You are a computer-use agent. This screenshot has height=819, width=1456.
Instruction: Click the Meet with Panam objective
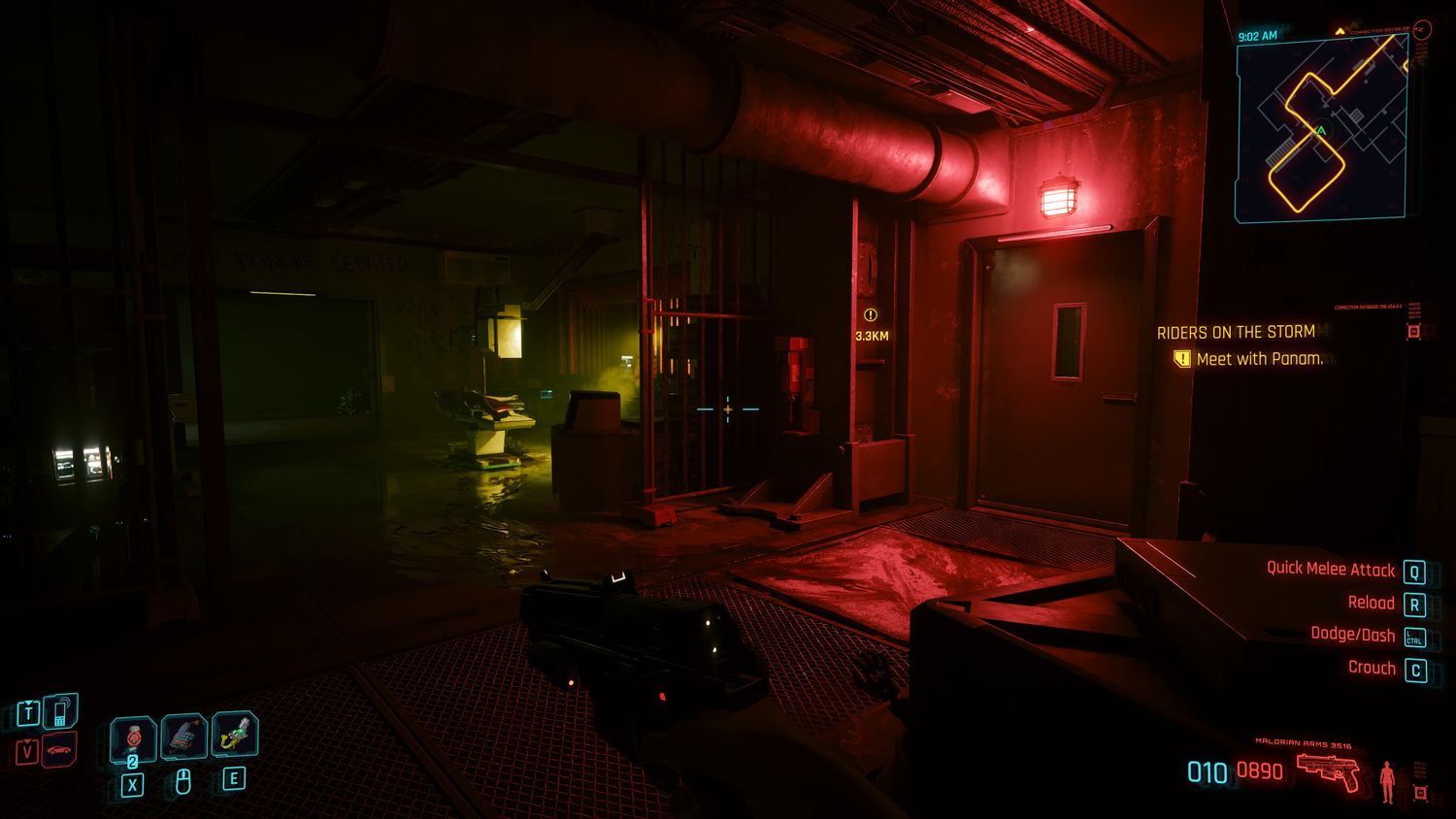tap(1258, 359)
